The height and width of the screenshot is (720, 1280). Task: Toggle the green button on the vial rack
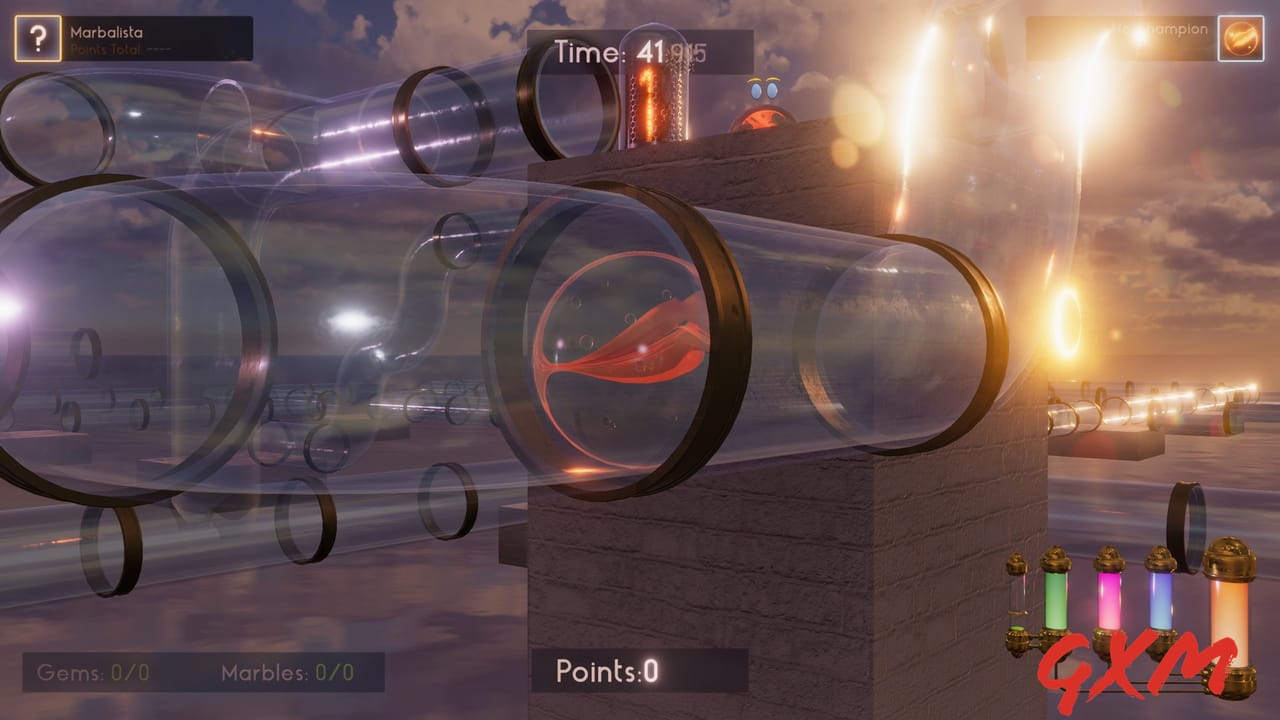click(x=1016, y=628)
